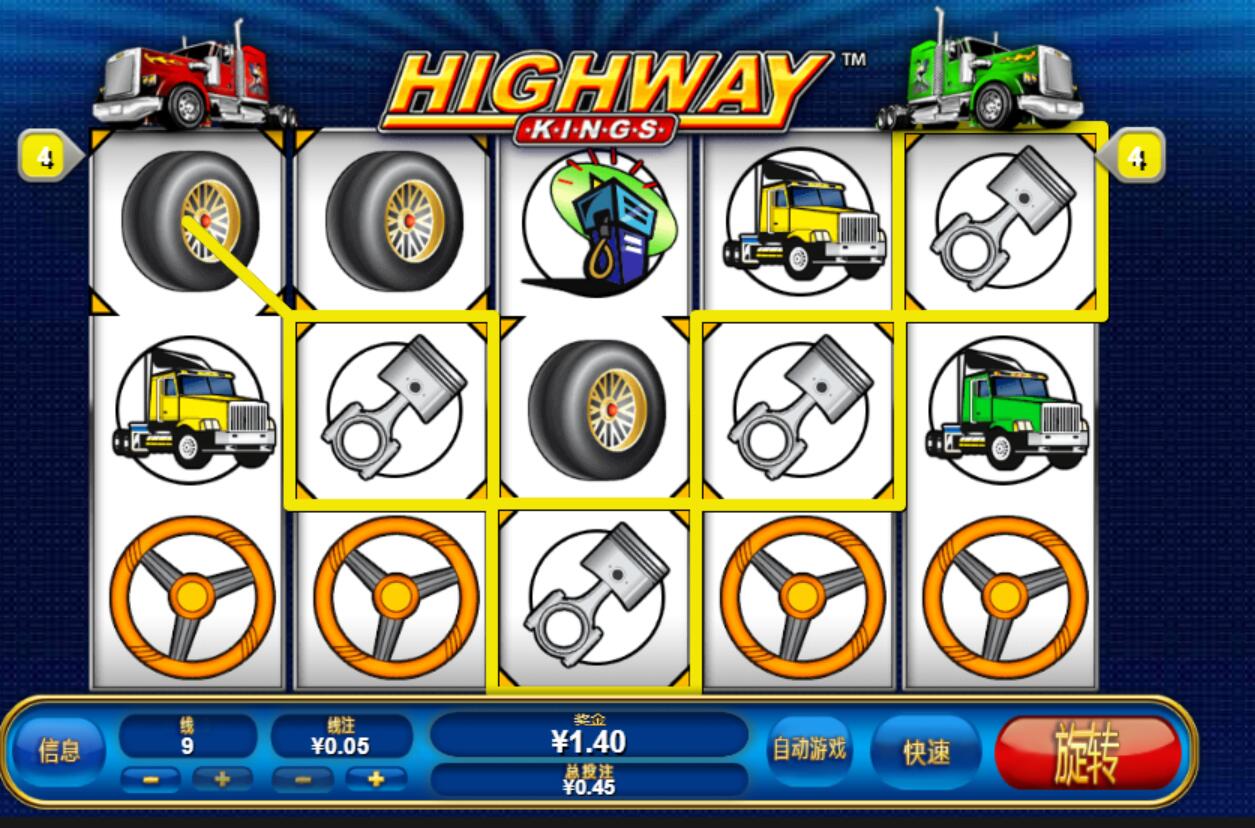This screenshot has width=1255, height=828.
Task: Lower the line bet (线注) amount
Action: pyautogui.click(x=302, y=779)
